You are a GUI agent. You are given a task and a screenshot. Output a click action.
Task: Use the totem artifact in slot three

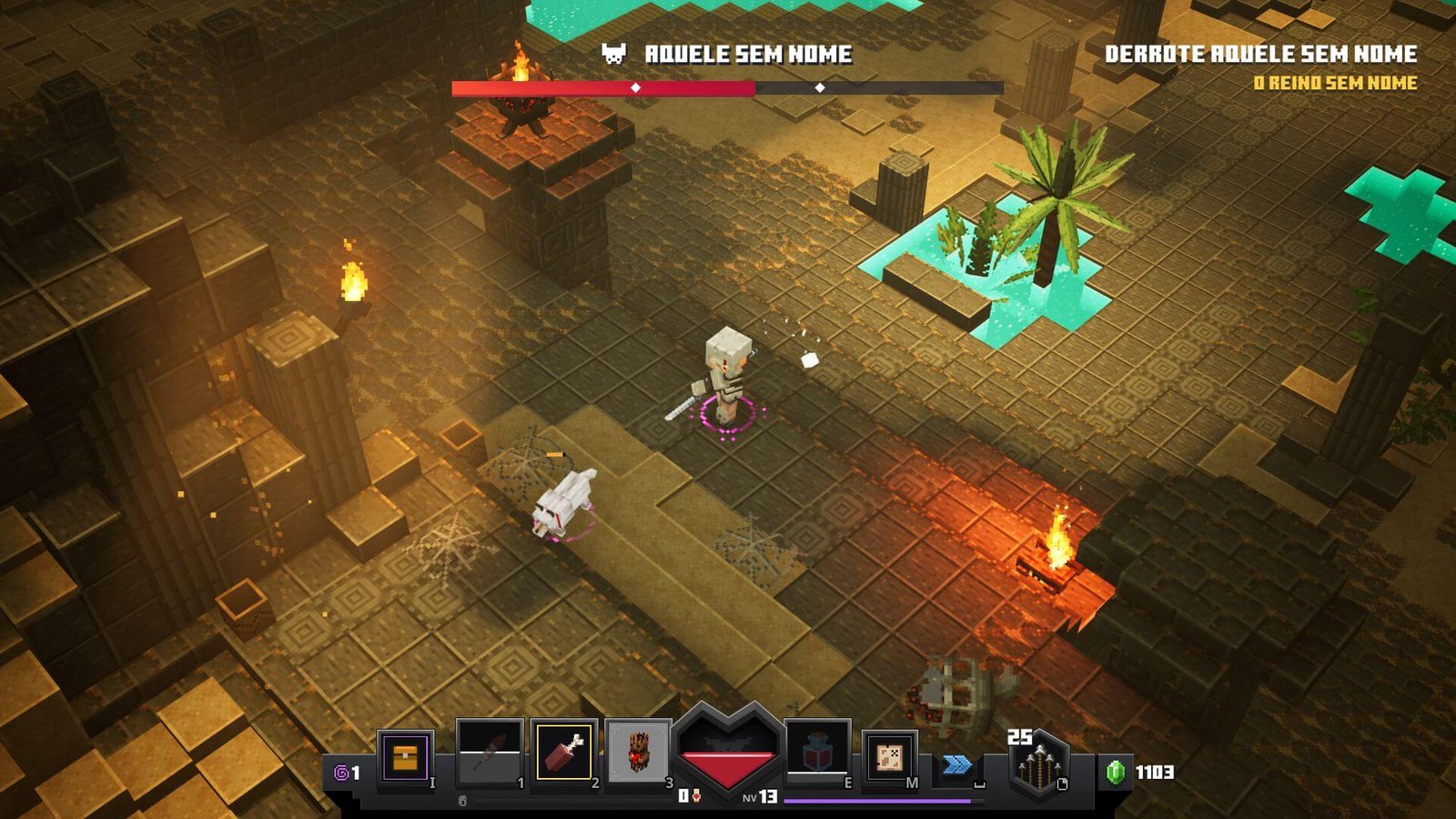(638, 752)
